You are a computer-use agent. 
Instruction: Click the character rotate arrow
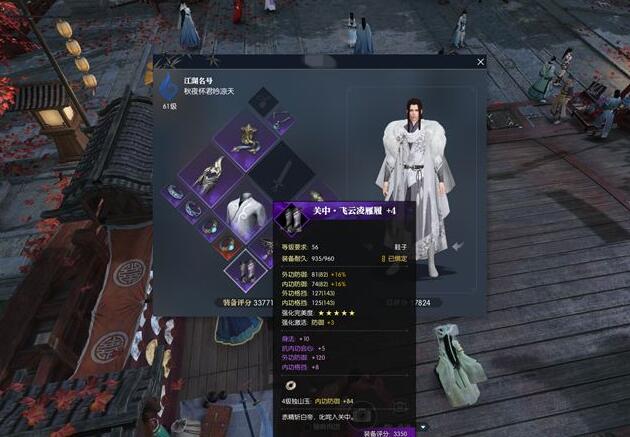pyautogui.click(x=456, y=246)
